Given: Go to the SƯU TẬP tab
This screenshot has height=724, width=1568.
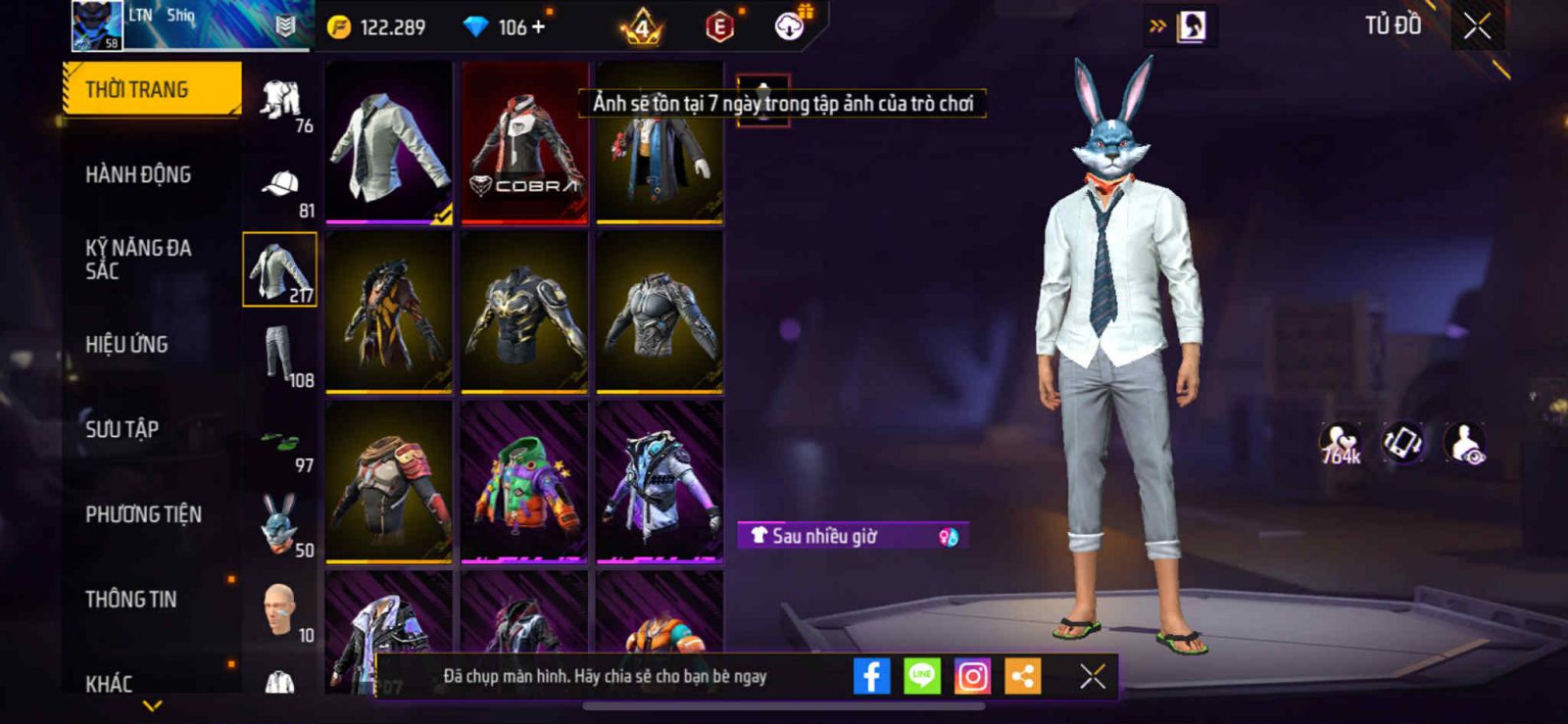Looking at the screenshot, I should [122, 429].
